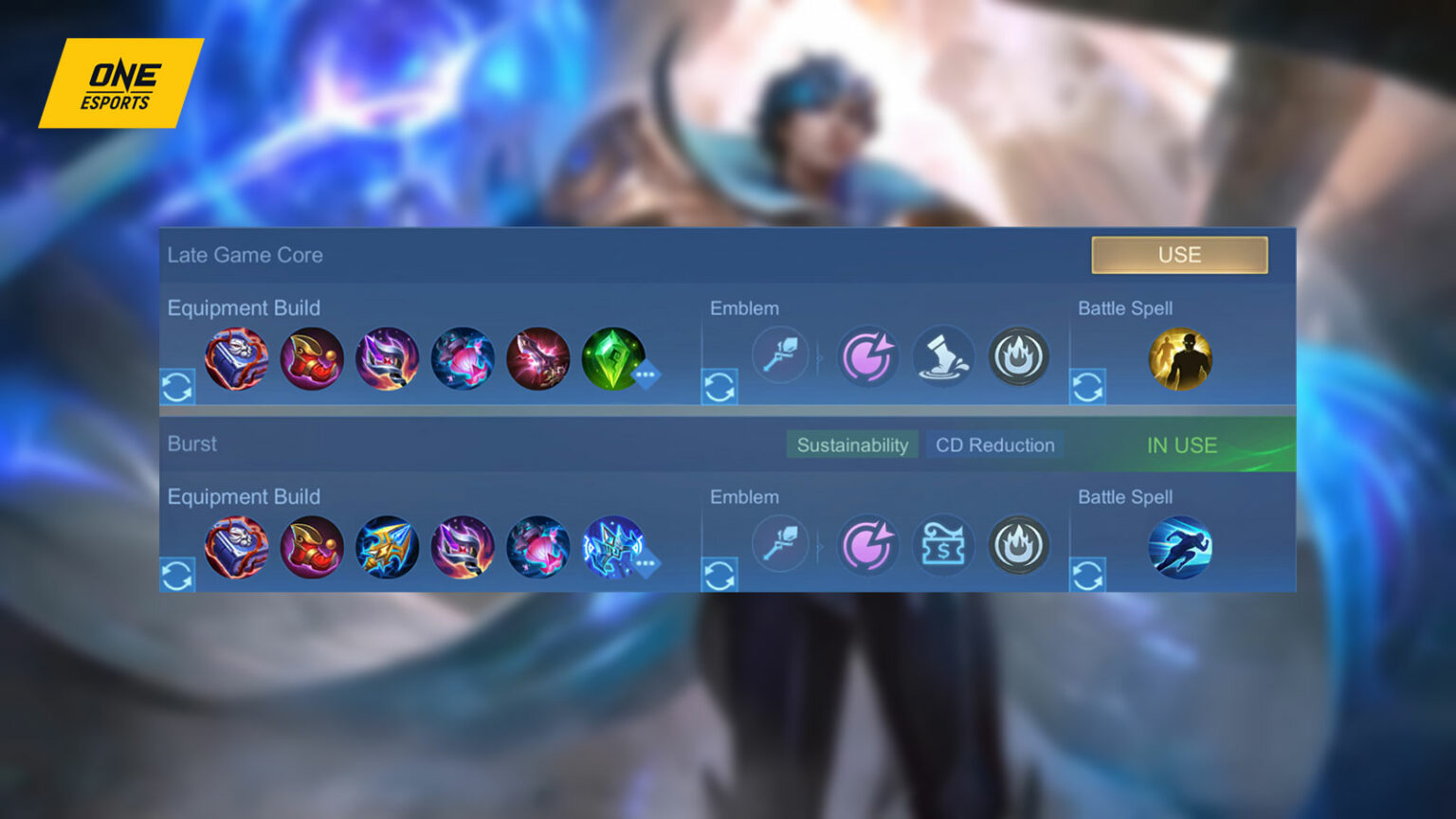Select the blue Sprint battle spell
The width and height of the screenshot is (1456, 819).
click(x=1179, y=546)
